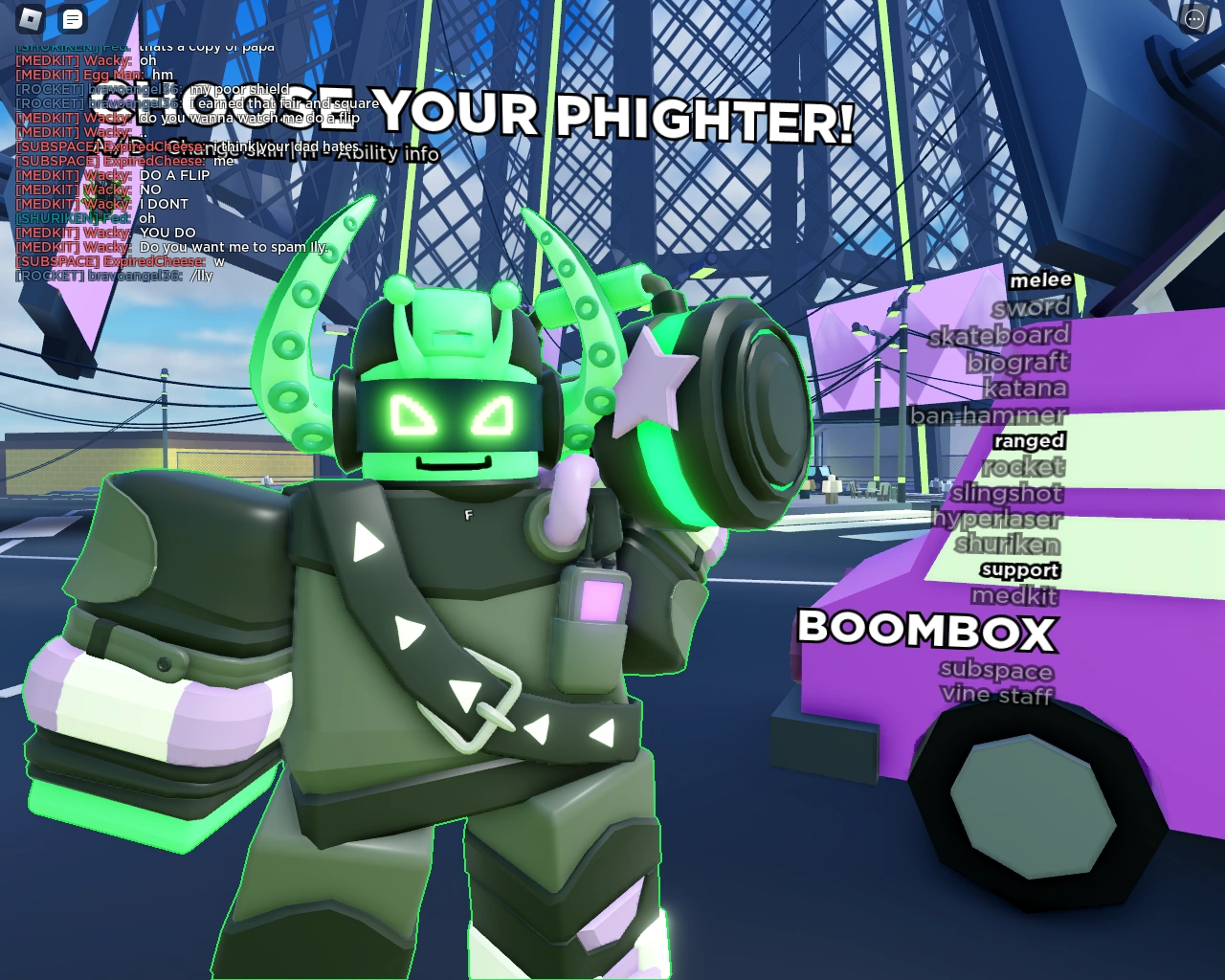Select the vine staff phighter
This screenshot has width=1225, height=980.
click(x=997, y=695)
